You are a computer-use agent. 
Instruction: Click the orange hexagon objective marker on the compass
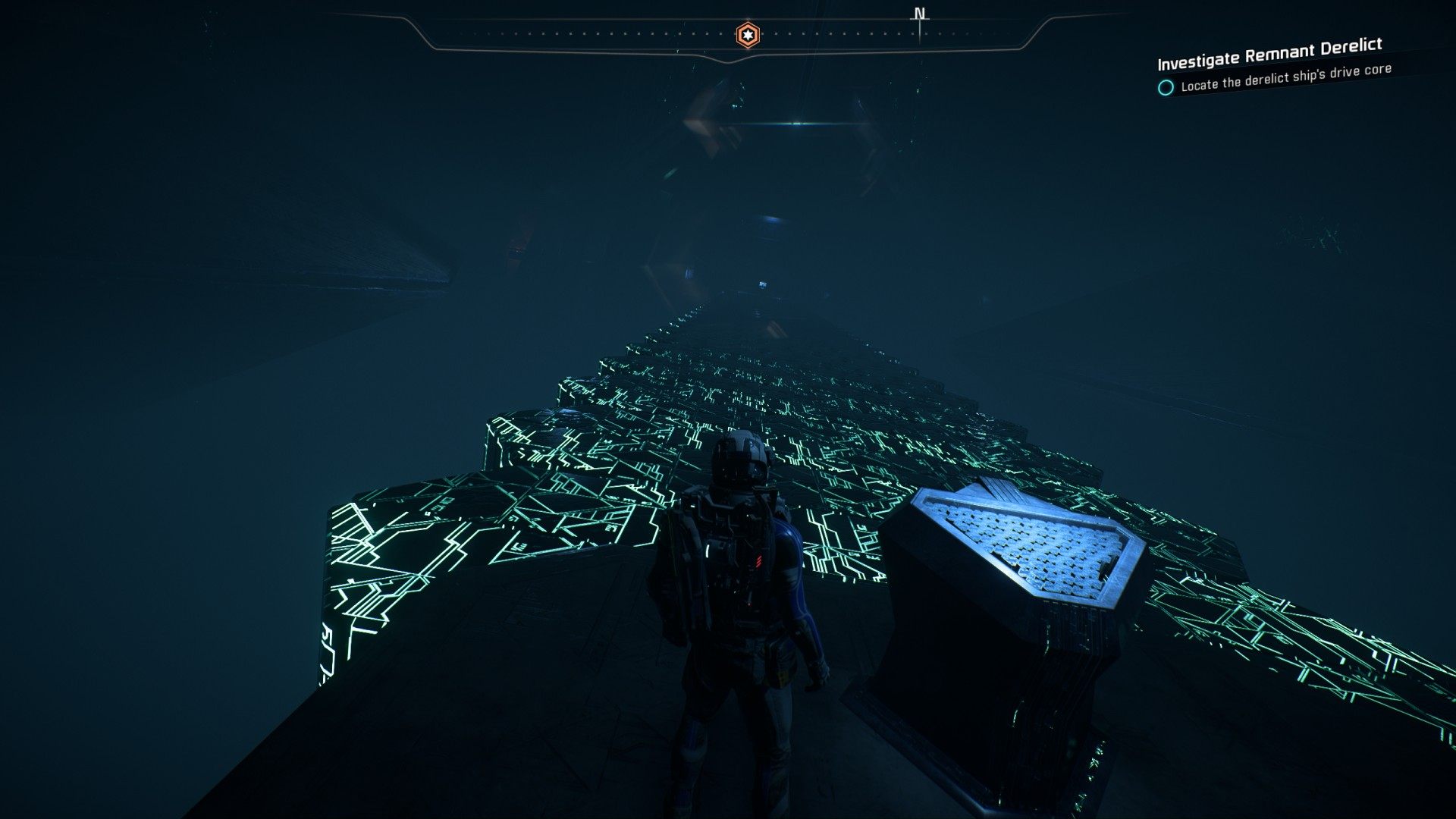(748, 35)
